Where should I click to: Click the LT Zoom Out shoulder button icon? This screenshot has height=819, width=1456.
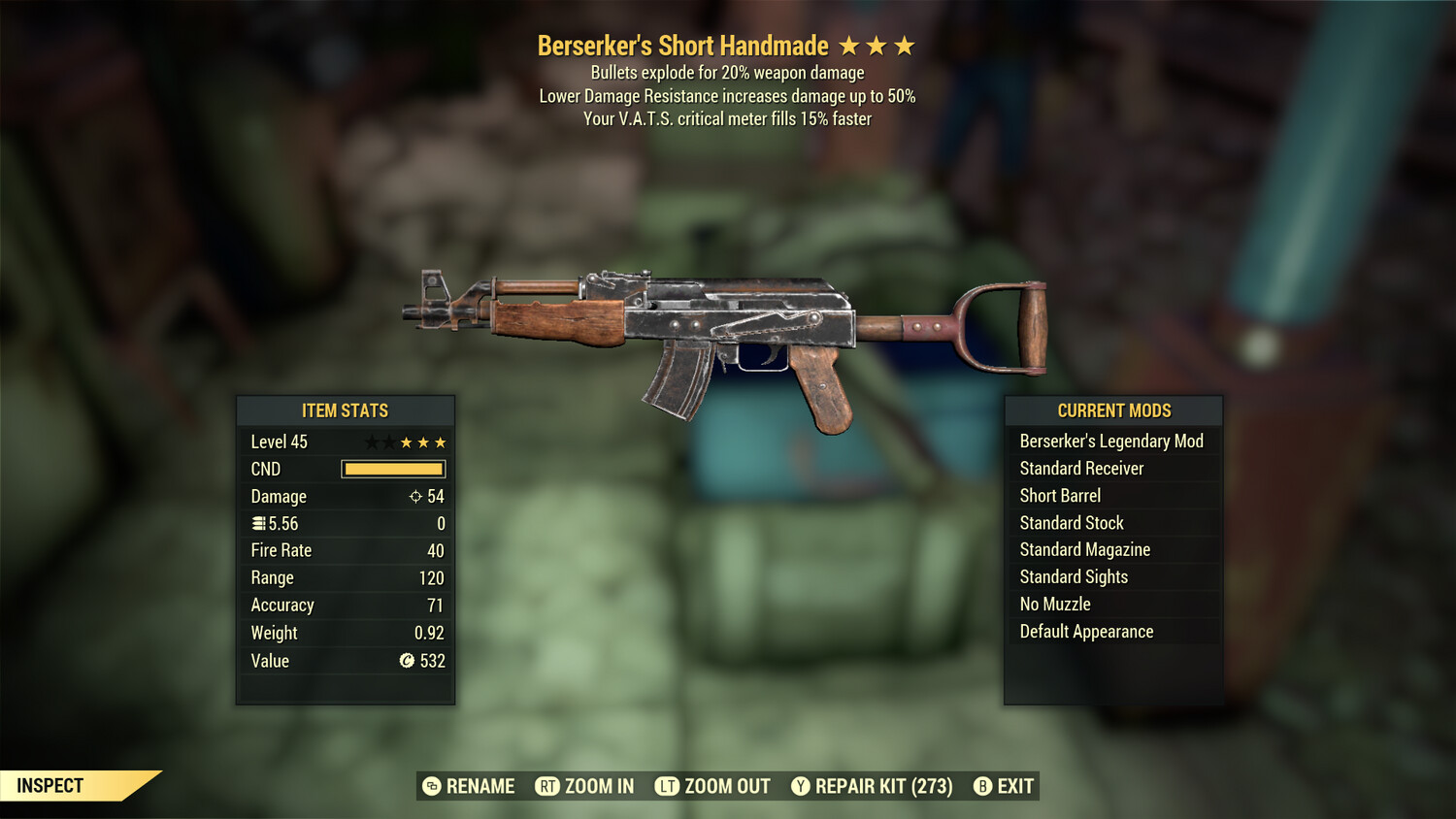coord(669,786)
